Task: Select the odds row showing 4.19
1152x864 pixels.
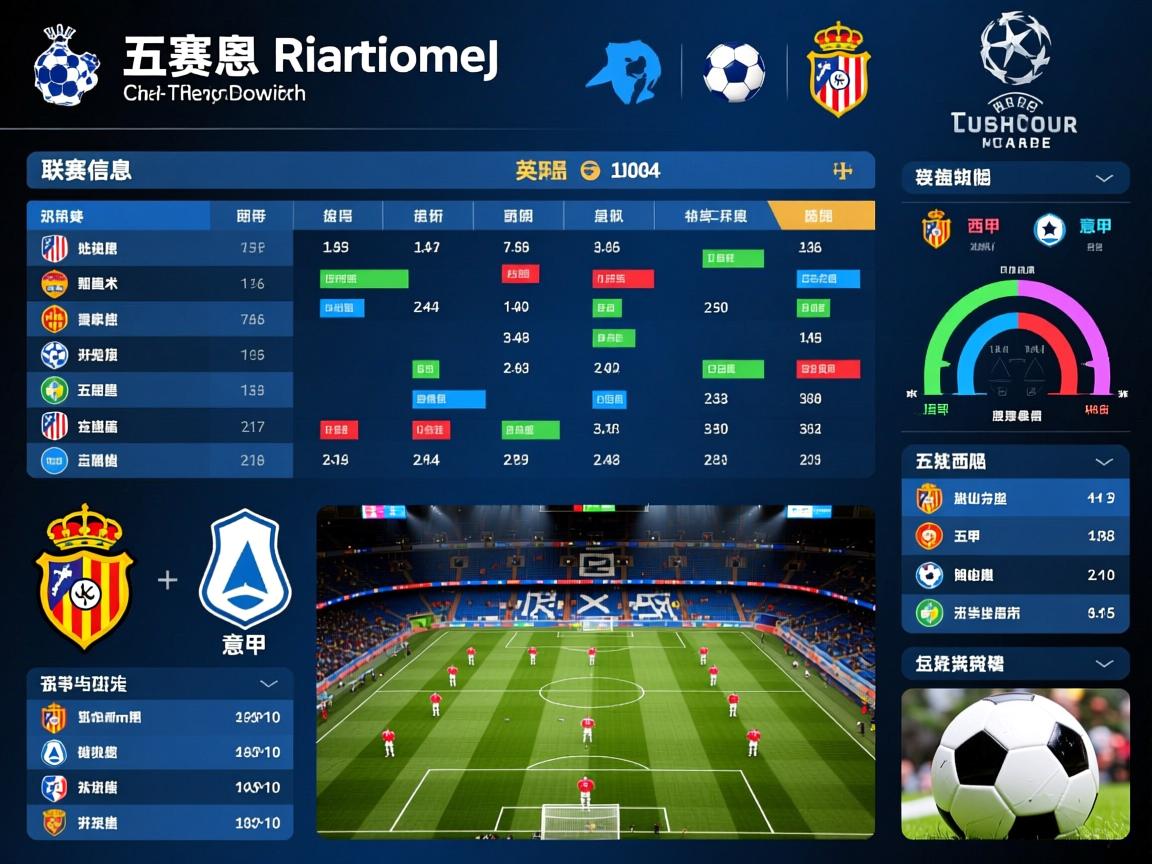Action: (1015, 498)
